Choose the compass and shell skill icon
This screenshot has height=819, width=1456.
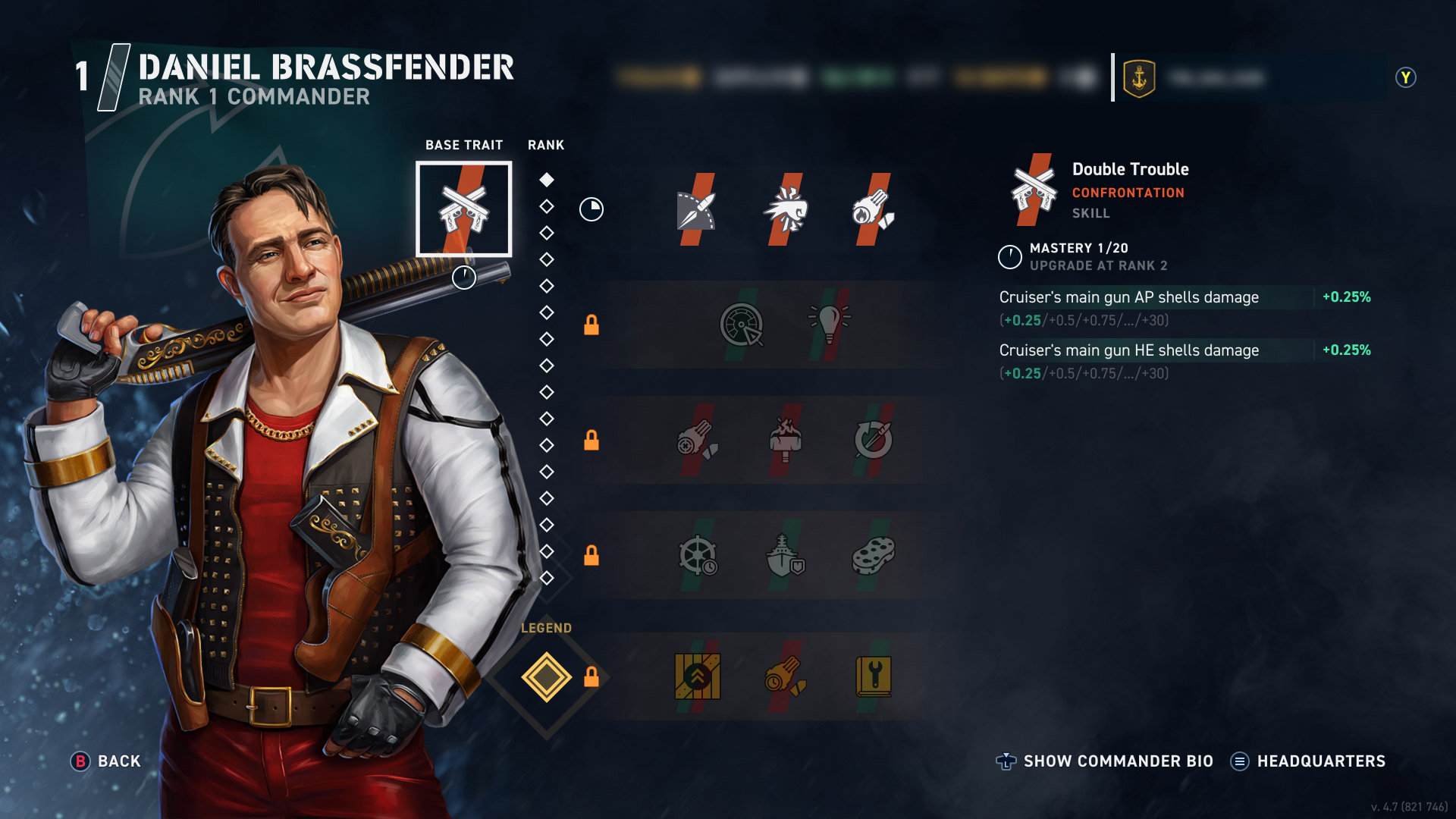coord(696,210)
